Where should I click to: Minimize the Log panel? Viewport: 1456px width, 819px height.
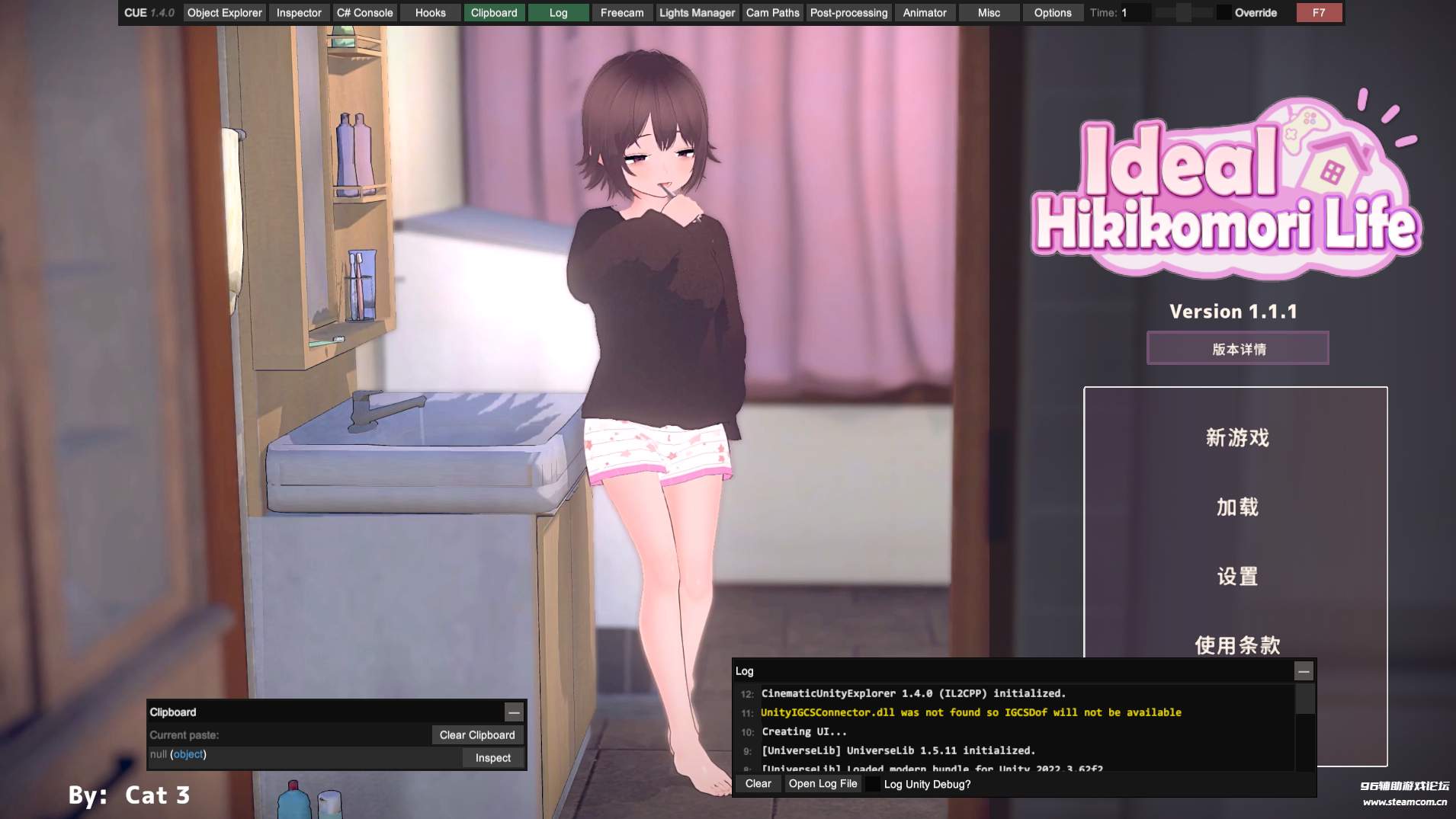pos(1303,671)
